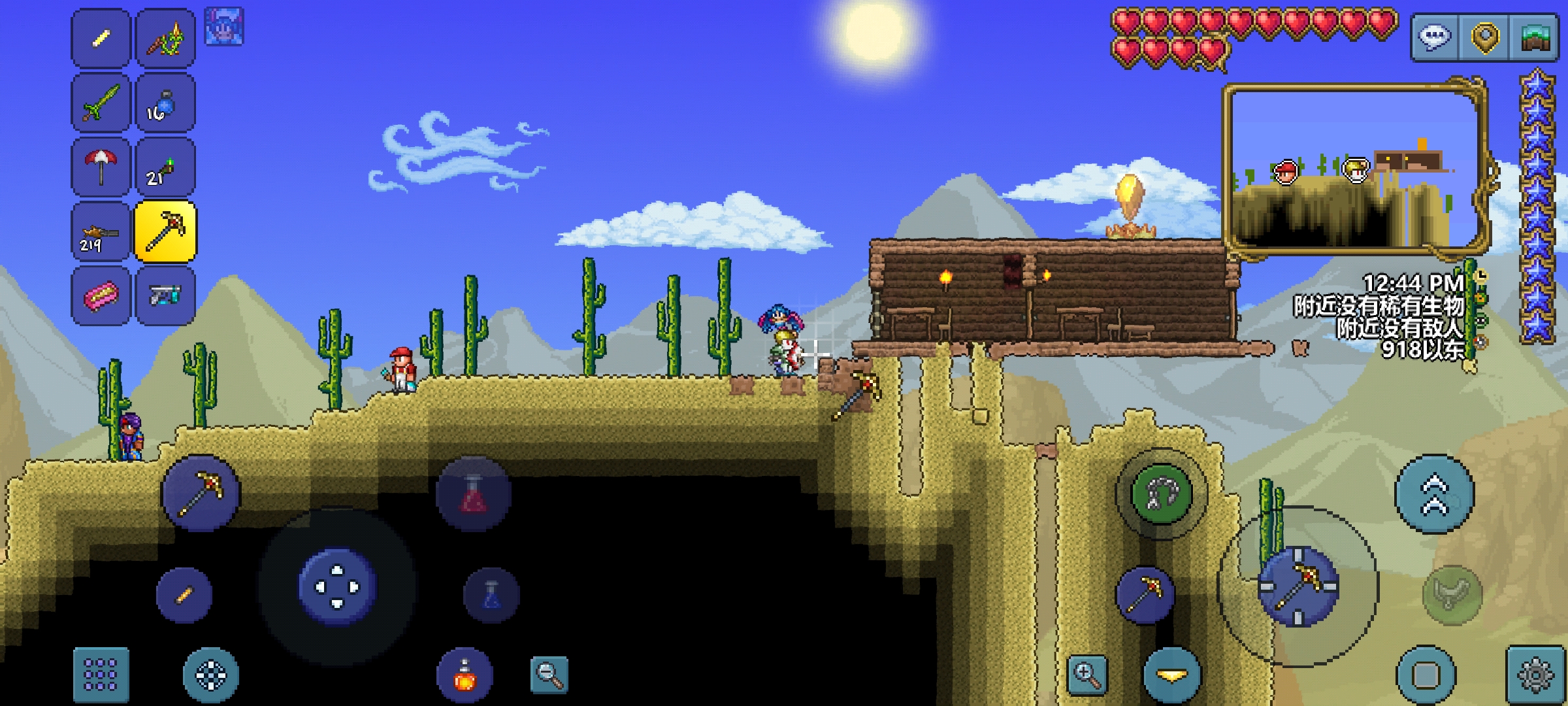1568x706 pixels.
Task: Select the red umbrella hotbar slot
Action: (101, 167)
